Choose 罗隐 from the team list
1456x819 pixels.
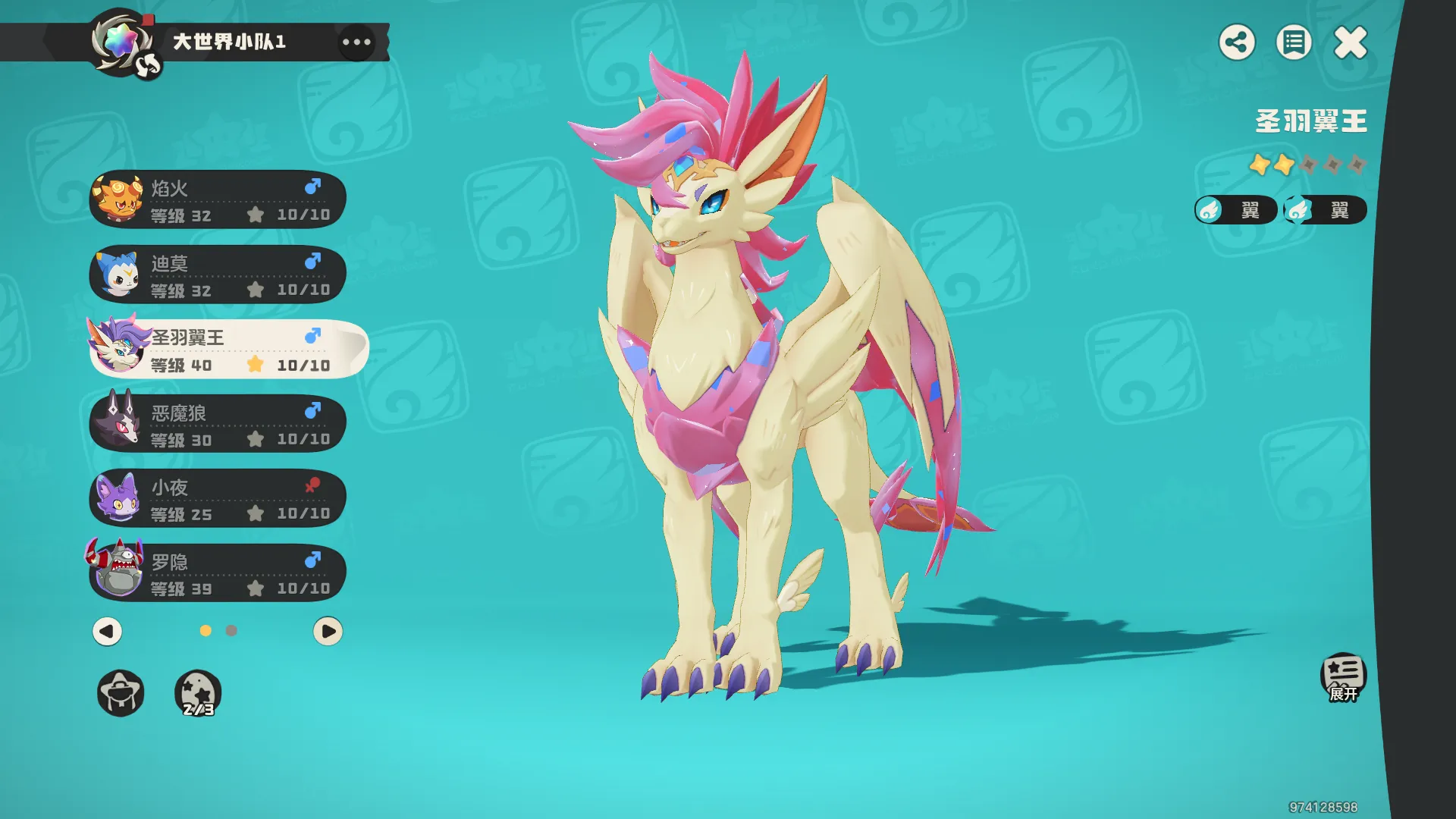tap(218, 573)
